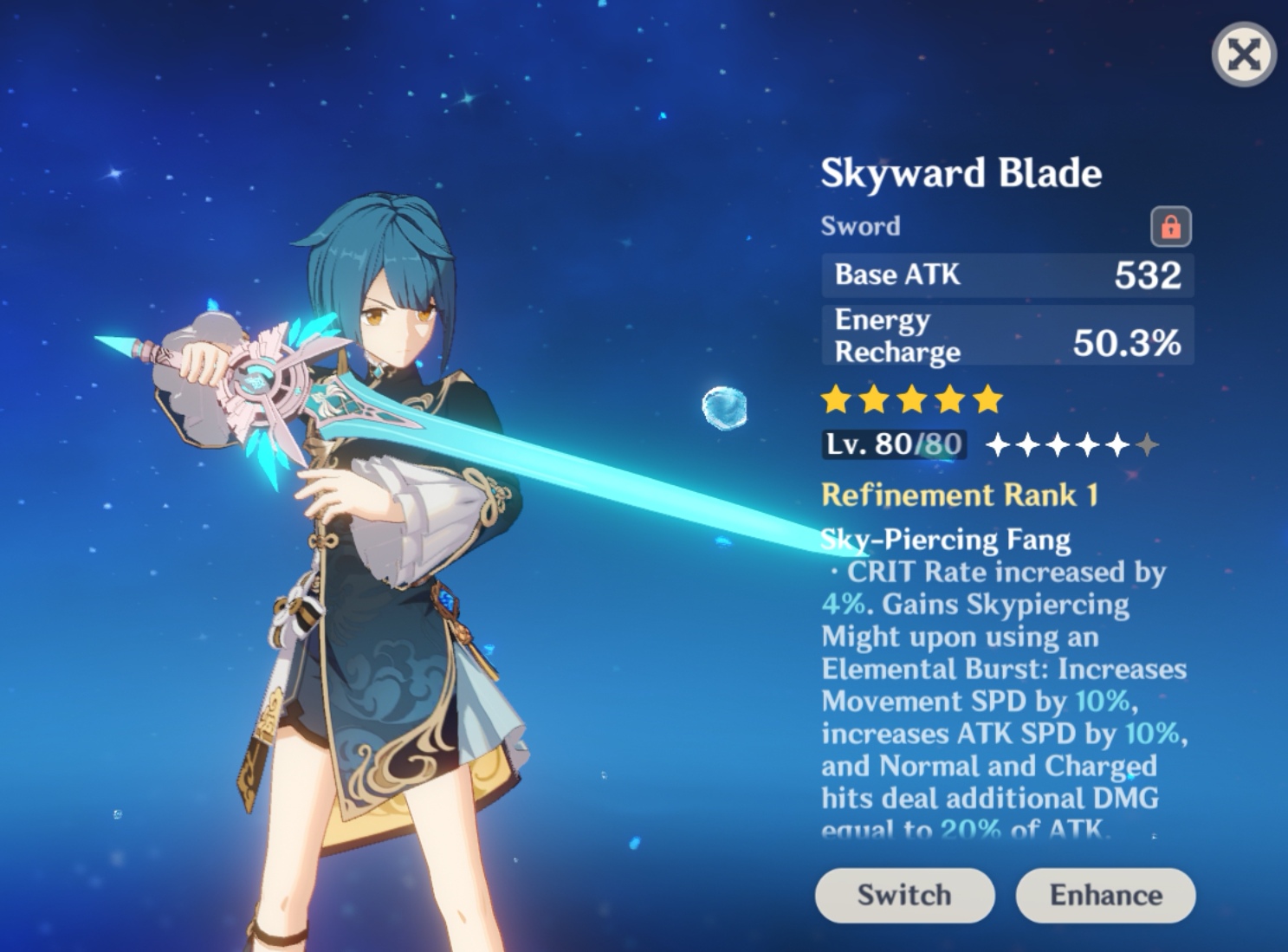The width and height of the screenshot is (1288, 952).
Task: Open the Sword weapon type label
Action: [x=860, y=226]
